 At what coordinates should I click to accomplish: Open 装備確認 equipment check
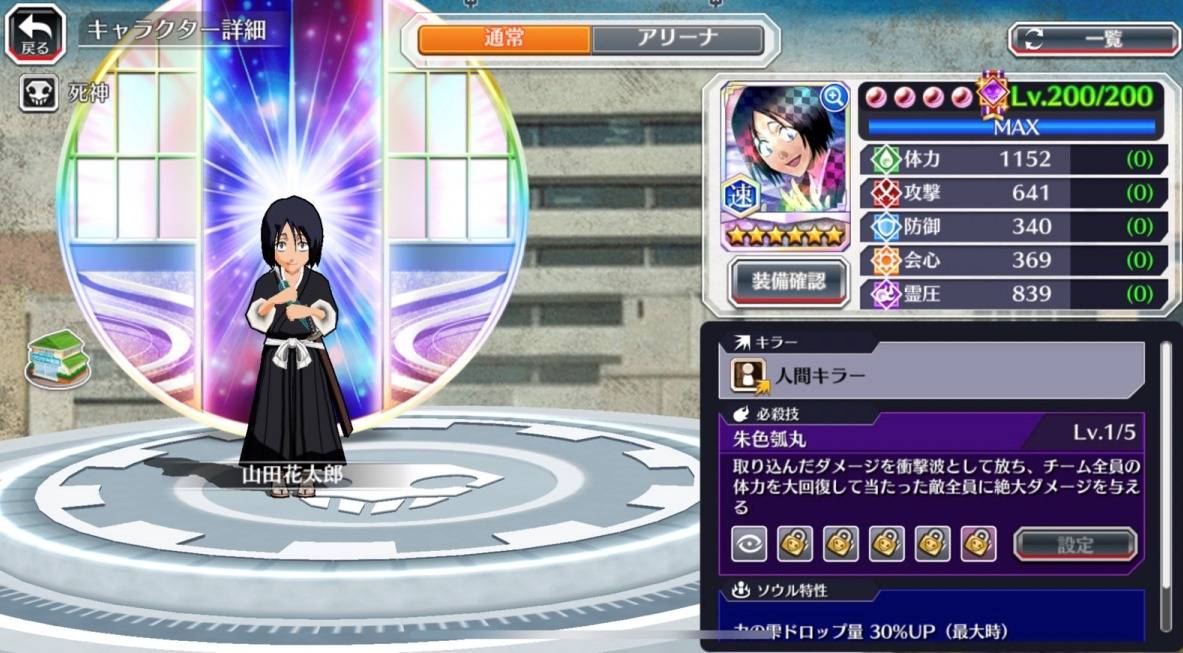point(788,282)
